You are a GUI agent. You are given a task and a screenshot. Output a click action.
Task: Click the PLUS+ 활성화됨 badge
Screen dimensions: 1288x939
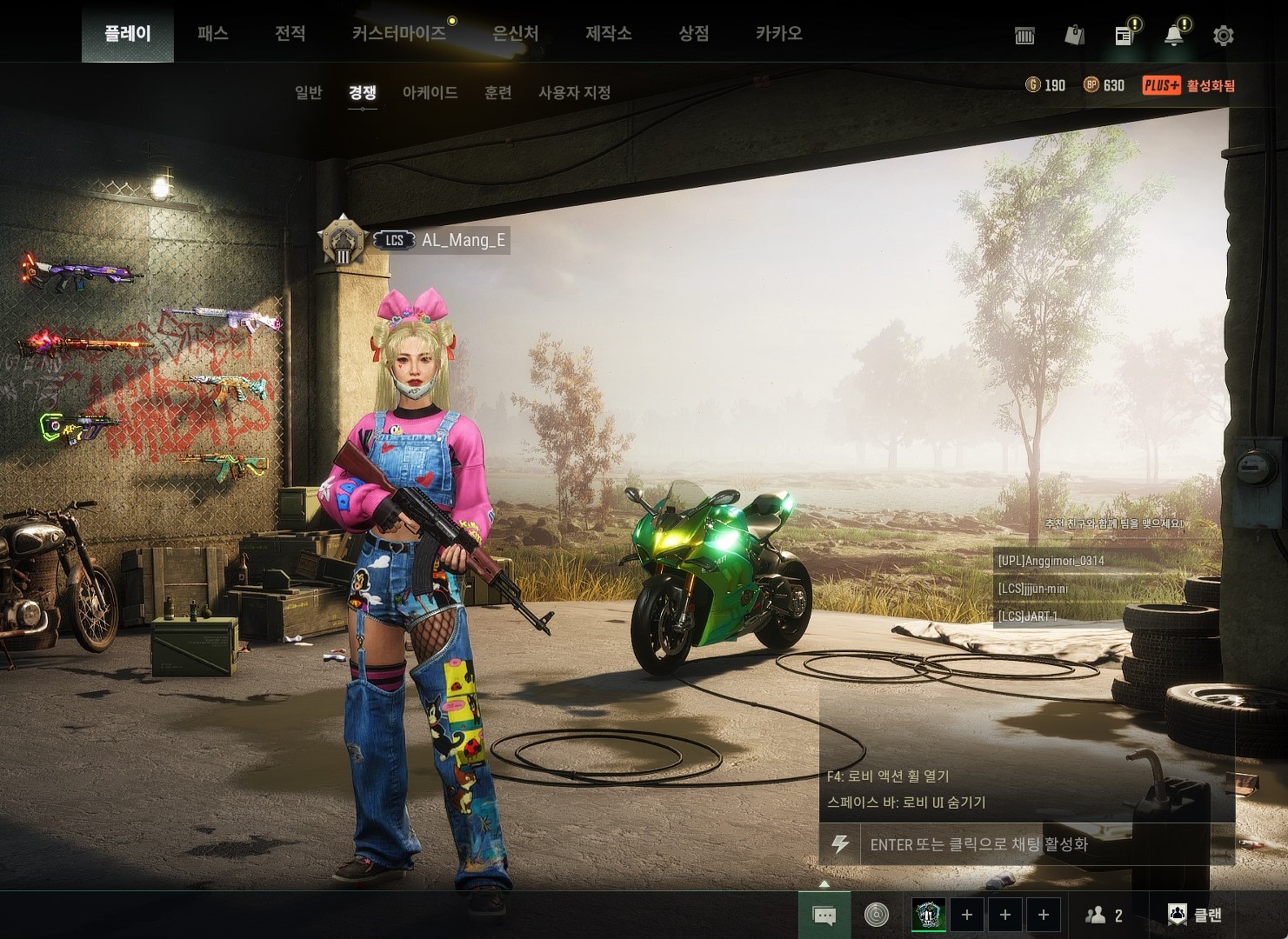coord(1189,85)
